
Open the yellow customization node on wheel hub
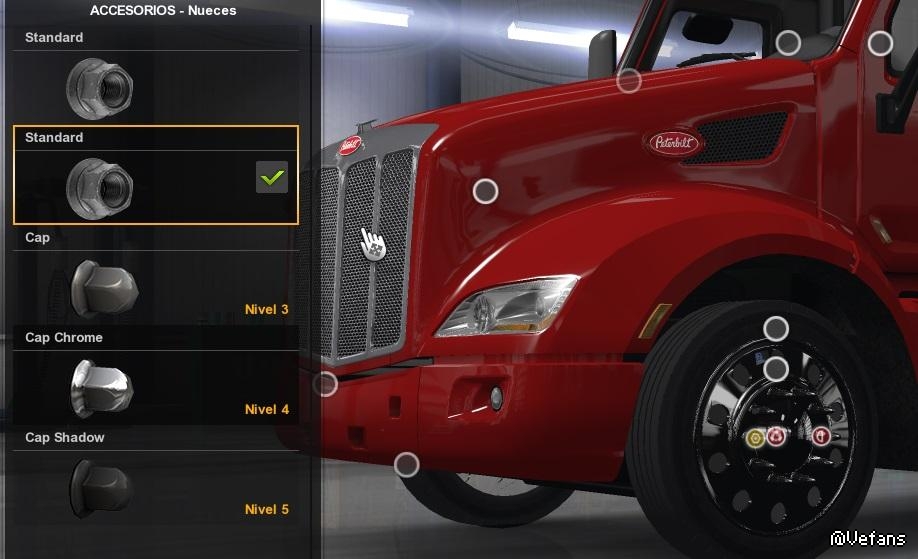click(756, 437)
